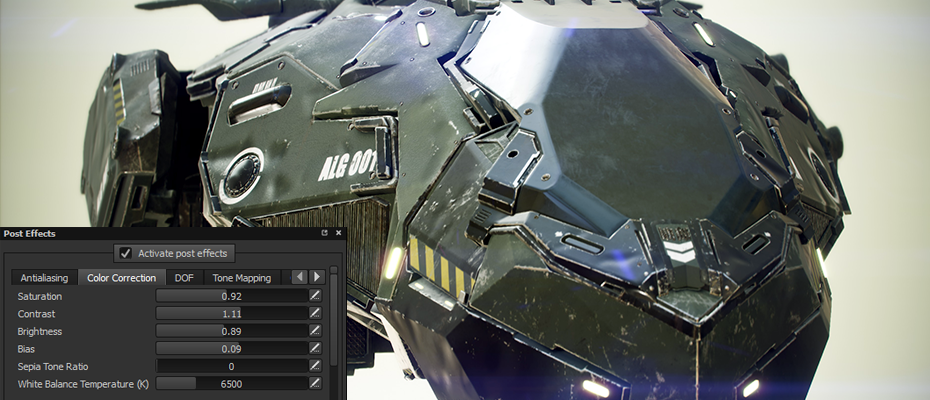The image size is (930, 400).
Task: Click the edit icon beside Sepia Tone Ratio
Action: [x=315, y=366]
